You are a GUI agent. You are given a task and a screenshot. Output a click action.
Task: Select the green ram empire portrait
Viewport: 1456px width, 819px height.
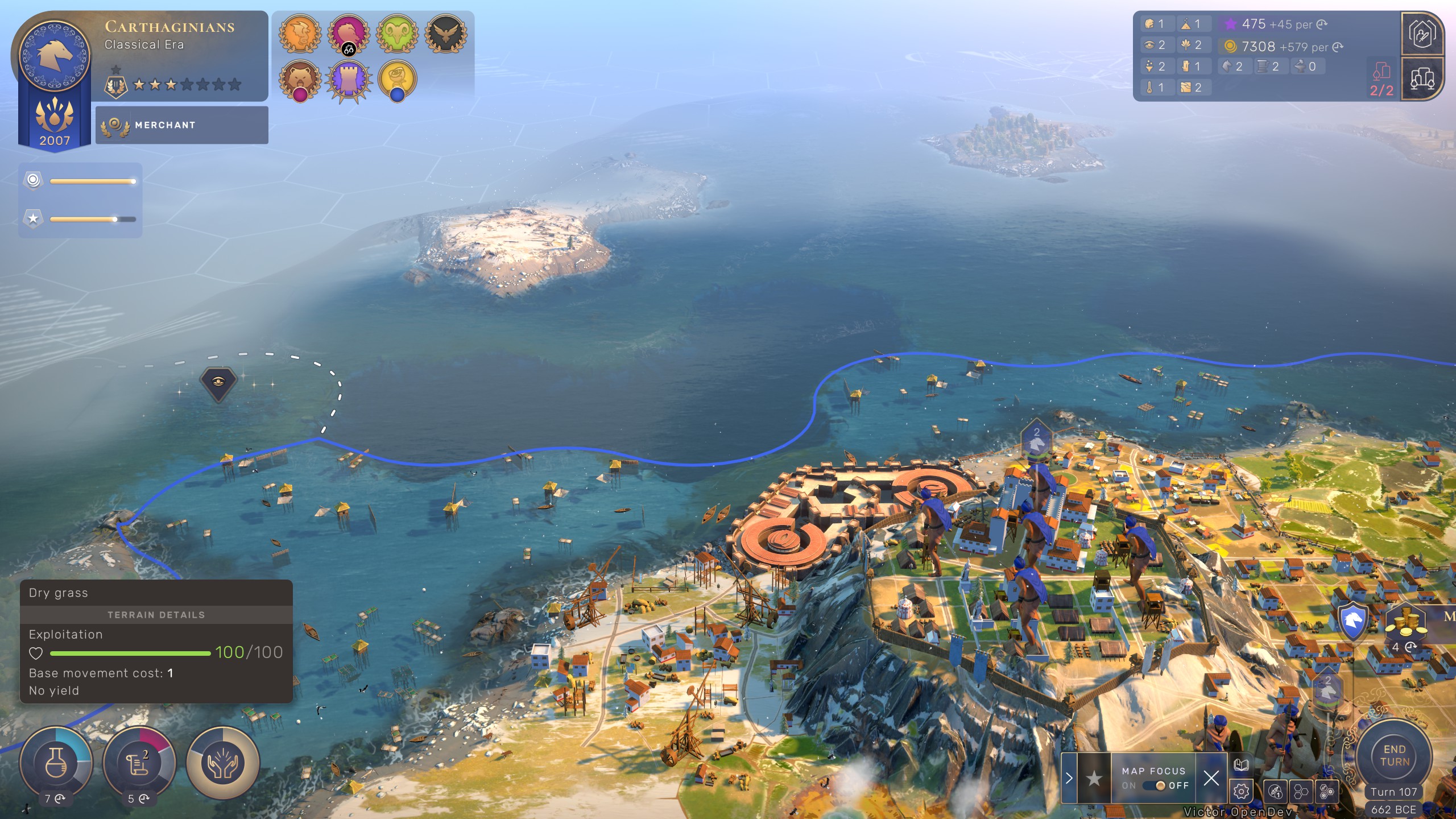(398, 34)
